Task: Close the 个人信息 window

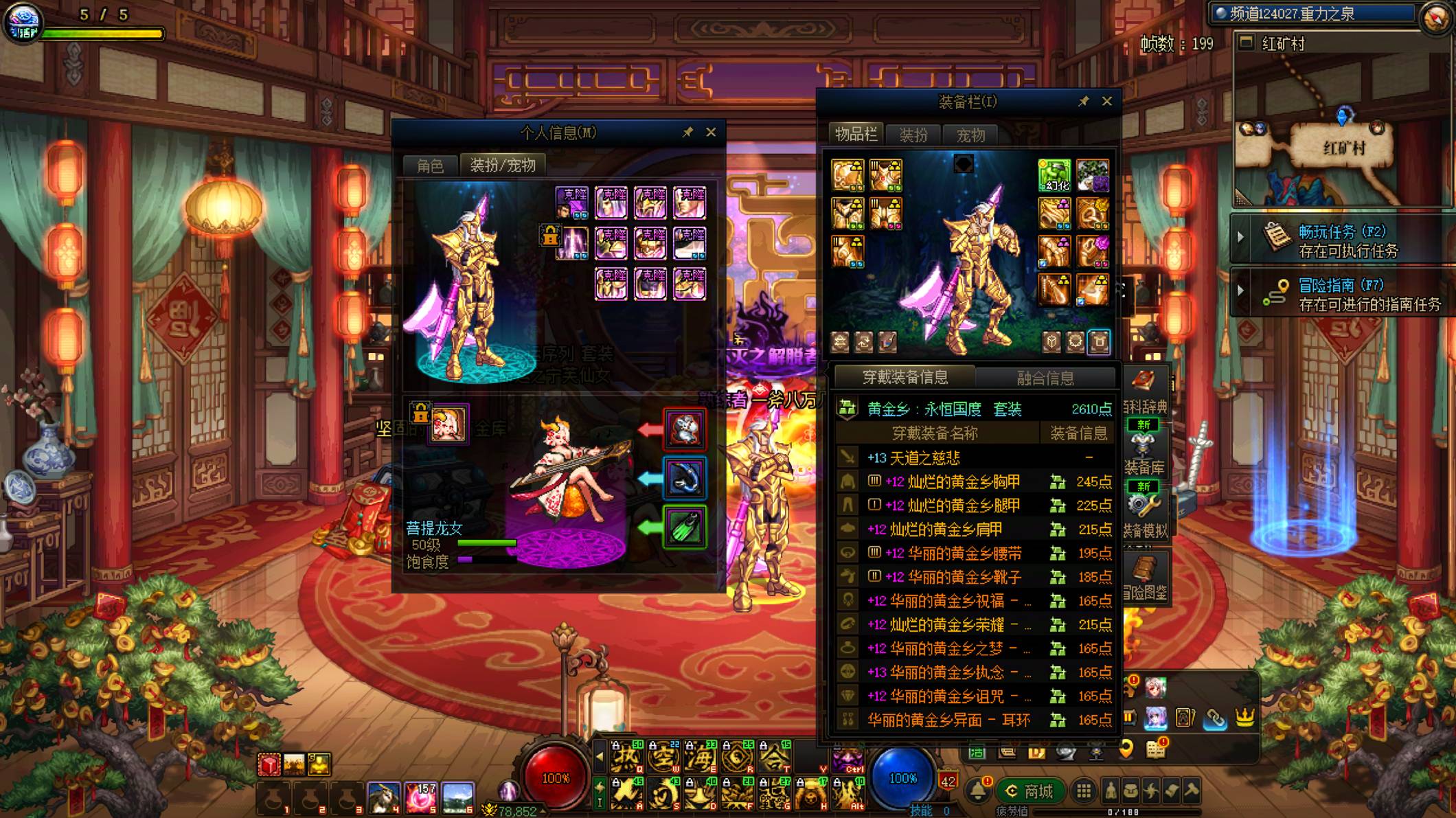Action: coord(711,132)
